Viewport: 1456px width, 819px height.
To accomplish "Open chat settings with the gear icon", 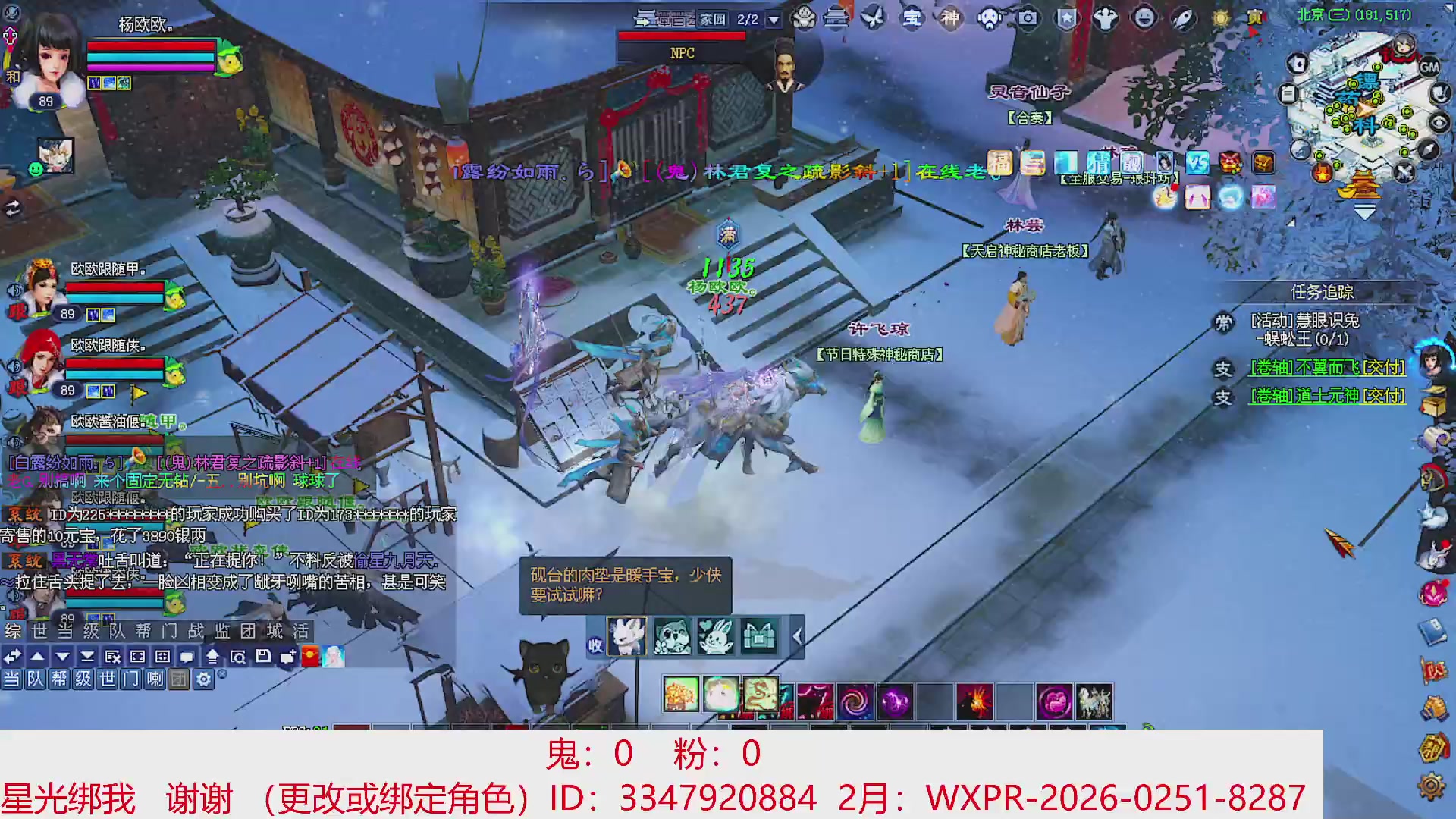I will coord(203,681).
